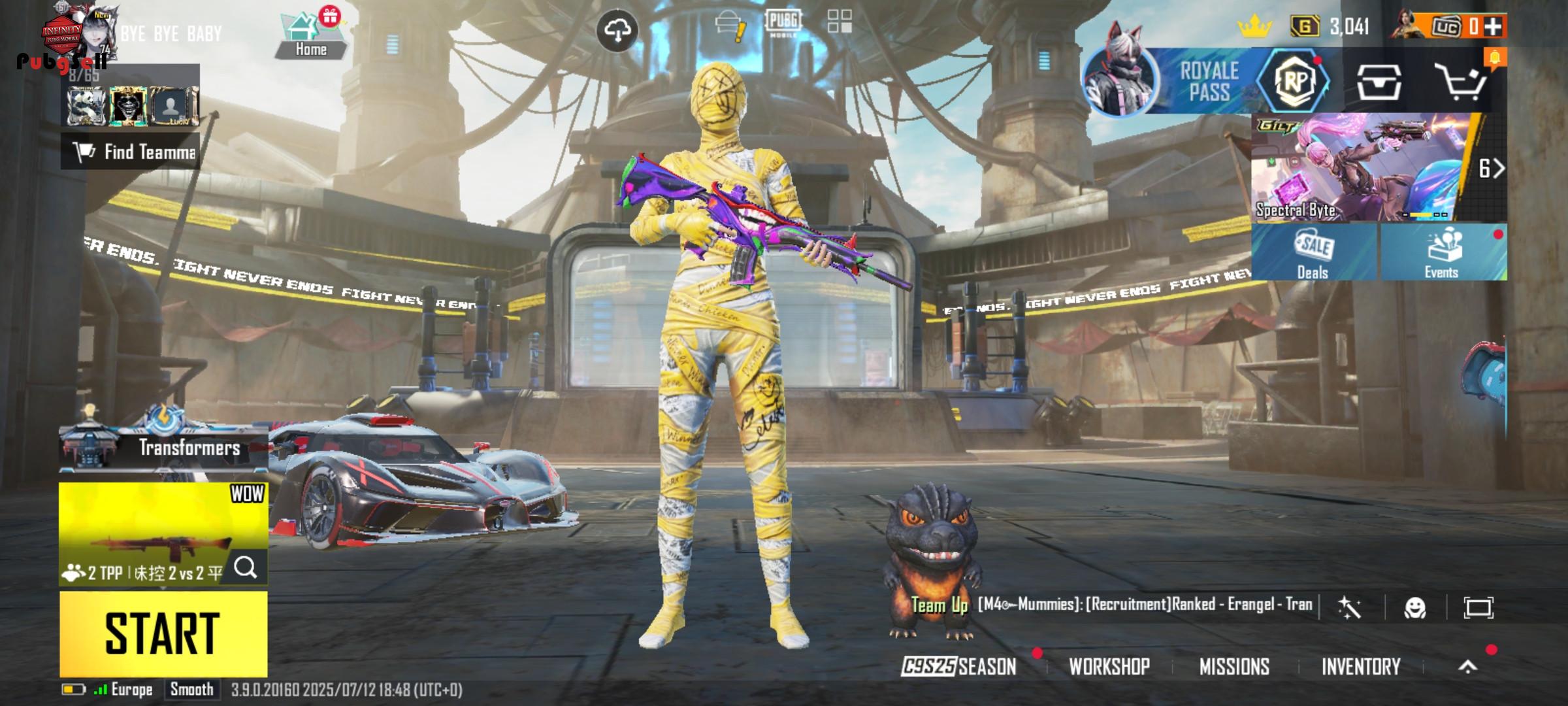Open the Inventory menu

tap(1361, 666)
